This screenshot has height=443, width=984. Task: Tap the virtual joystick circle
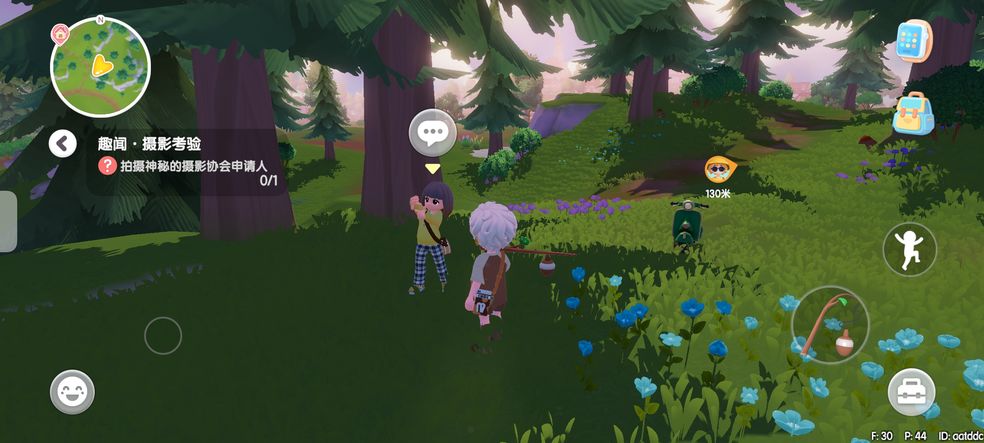pyautogui.click(x=162, y=336)
